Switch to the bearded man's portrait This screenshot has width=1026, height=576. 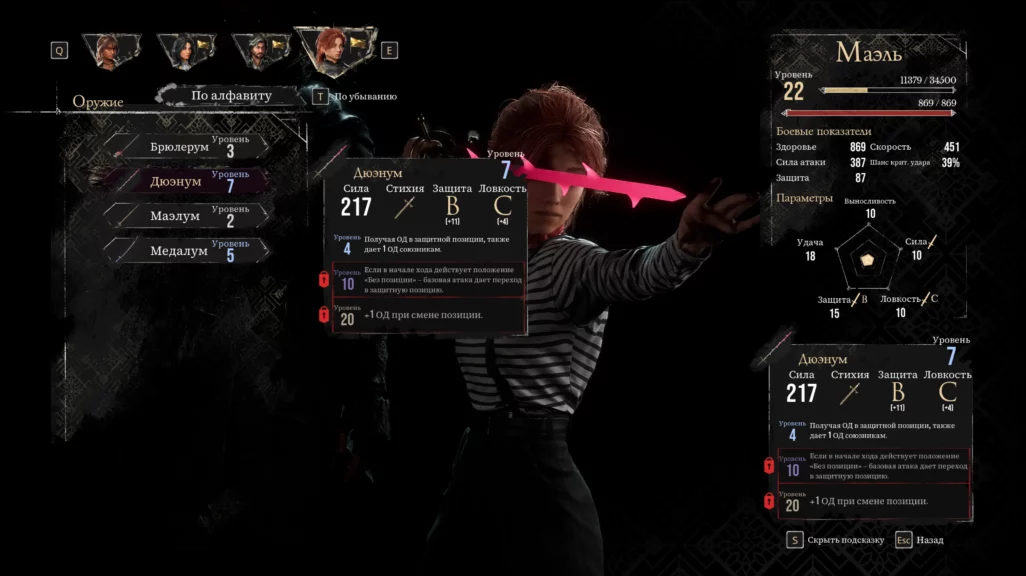pyautogui.click(x=258, y=50)
